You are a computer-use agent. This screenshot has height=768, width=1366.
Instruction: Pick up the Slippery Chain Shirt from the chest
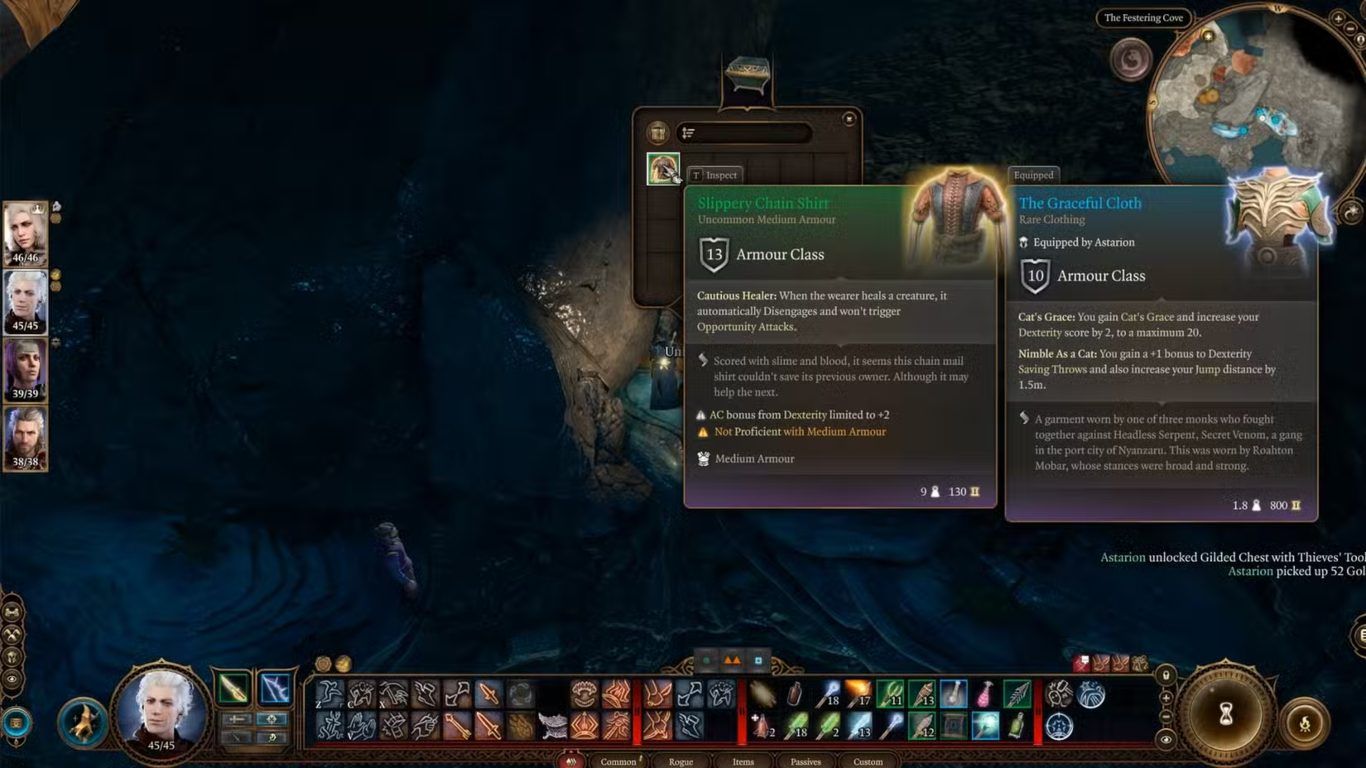click(x=663, y=168)
